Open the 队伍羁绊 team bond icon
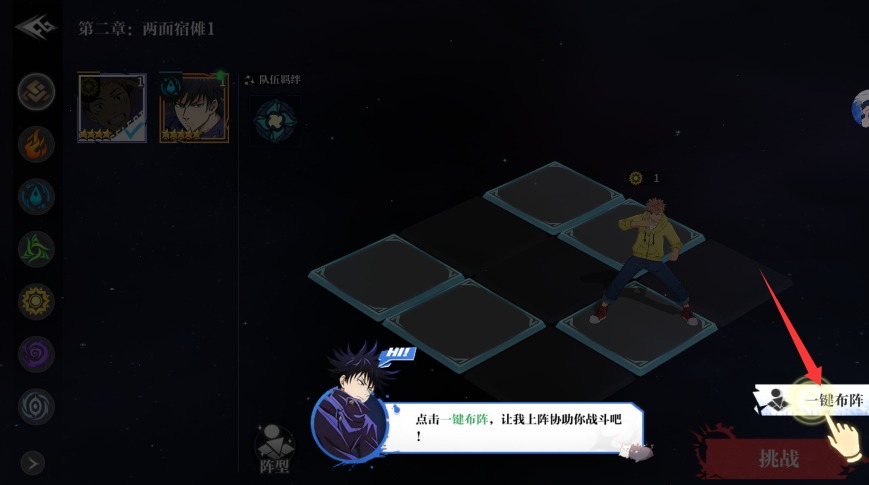 (x=273, y=120)
